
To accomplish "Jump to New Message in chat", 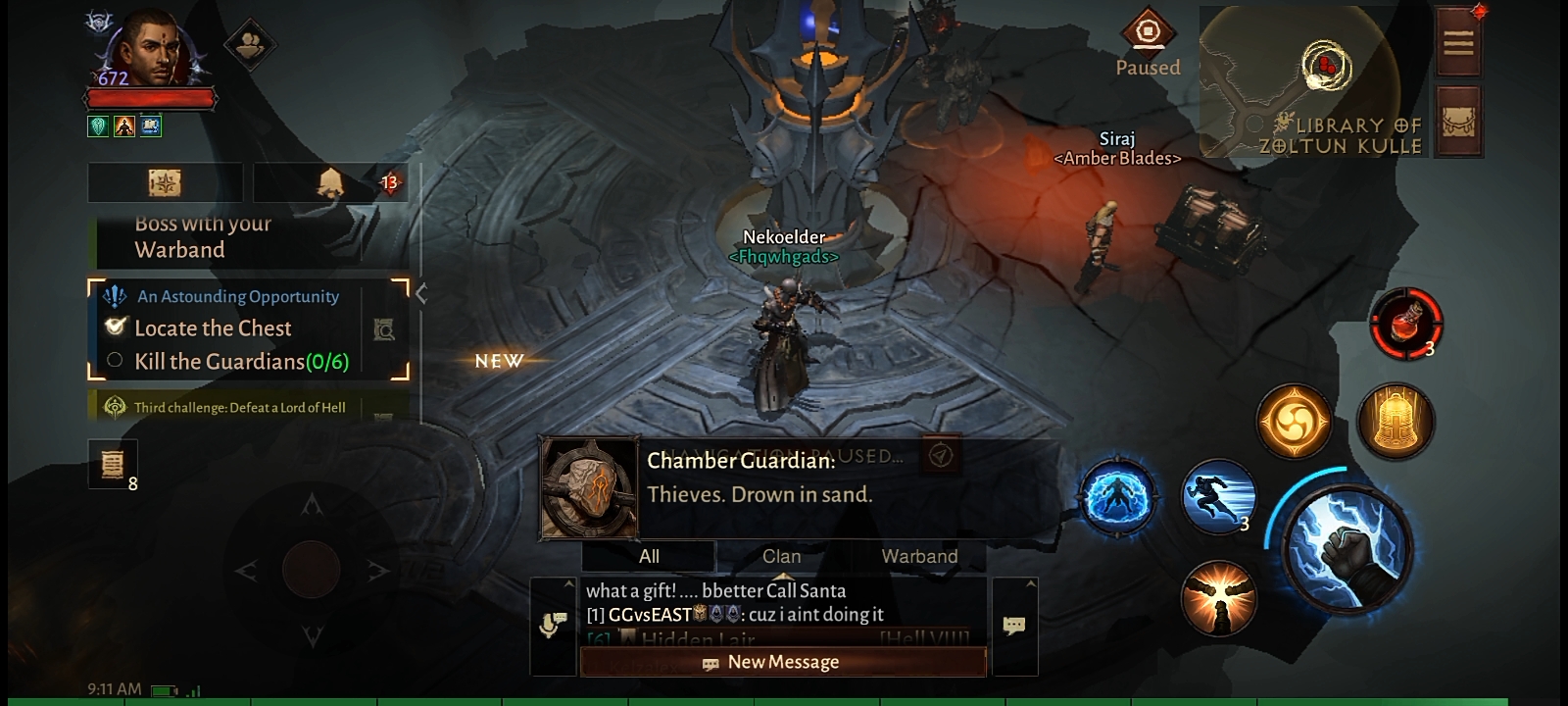I will 782,662.
